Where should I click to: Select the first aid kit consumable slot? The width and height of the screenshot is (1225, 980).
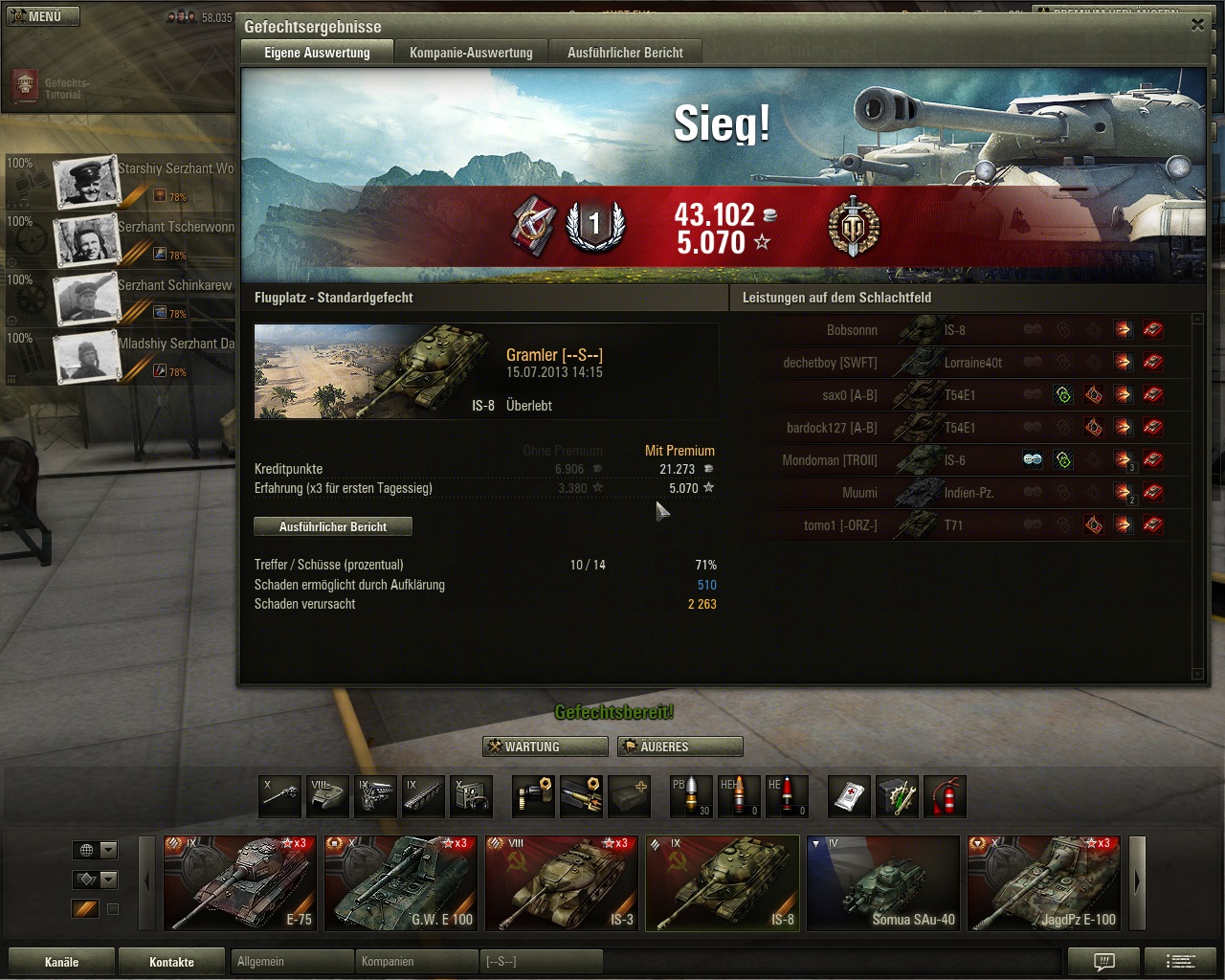850,796
